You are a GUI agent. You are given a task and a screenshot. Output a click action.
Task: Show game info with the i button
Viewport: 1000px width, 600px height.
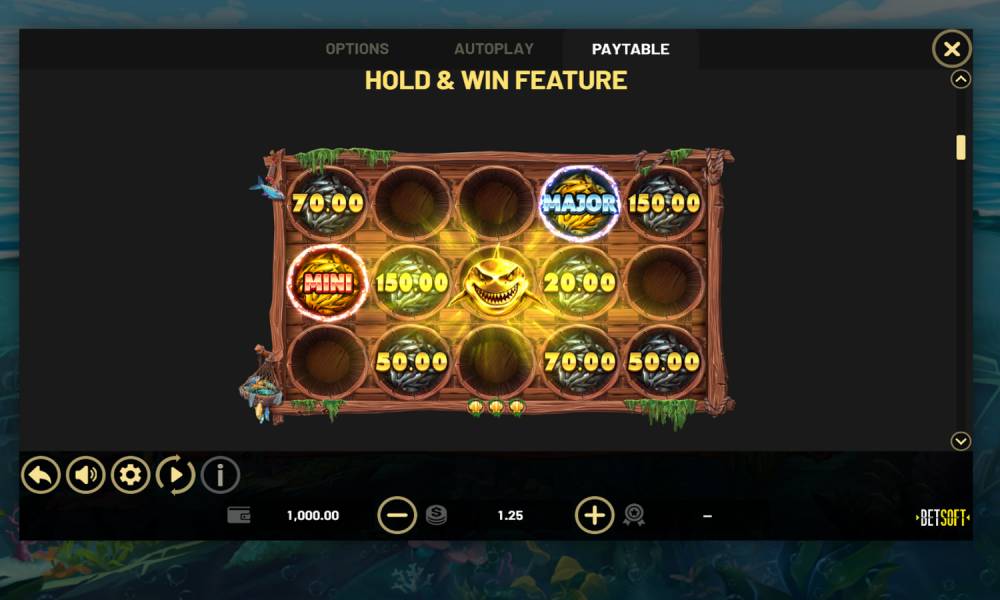220,475
